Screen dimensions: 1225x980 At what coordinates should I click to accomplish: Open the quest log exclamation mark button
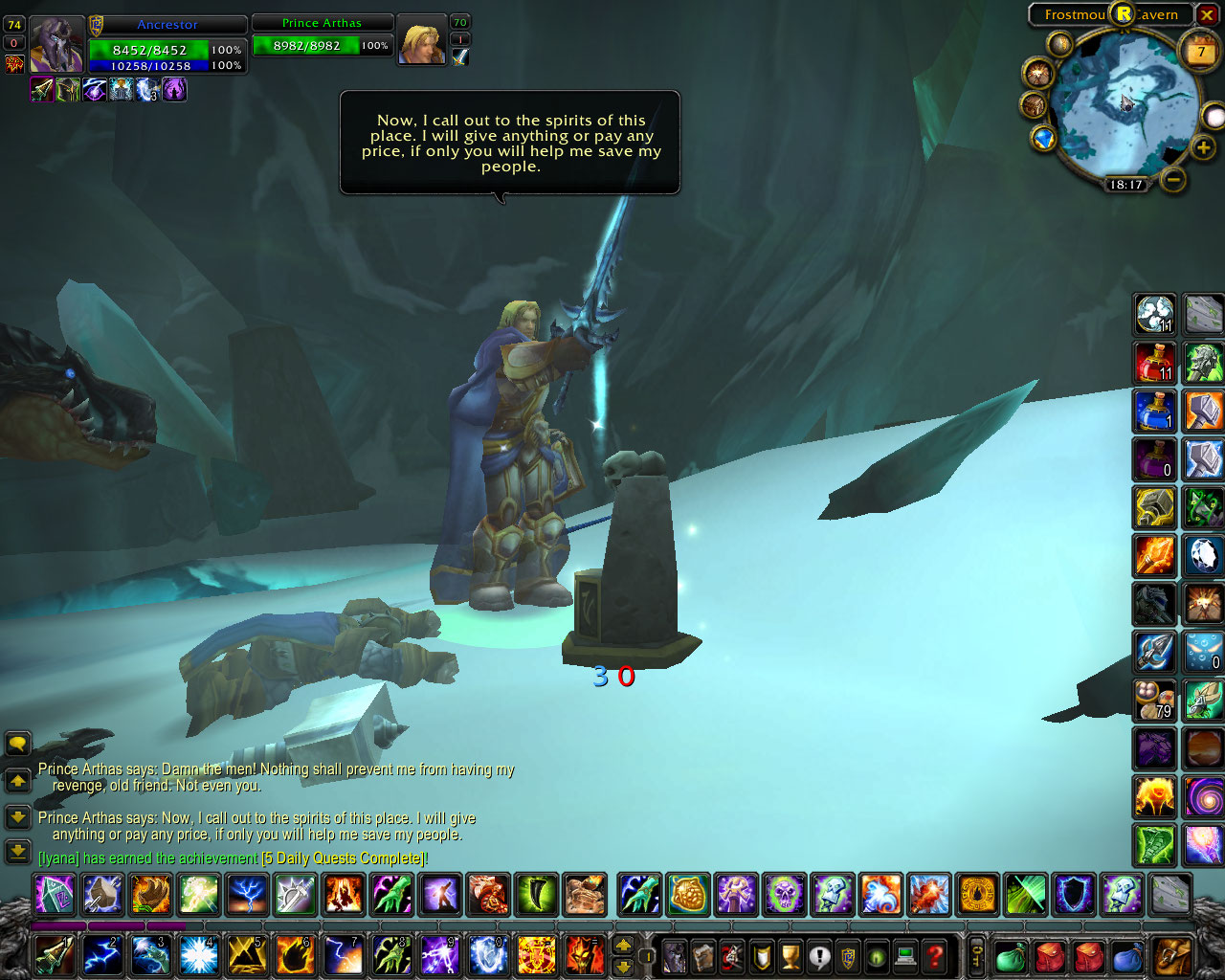point(819,956)
